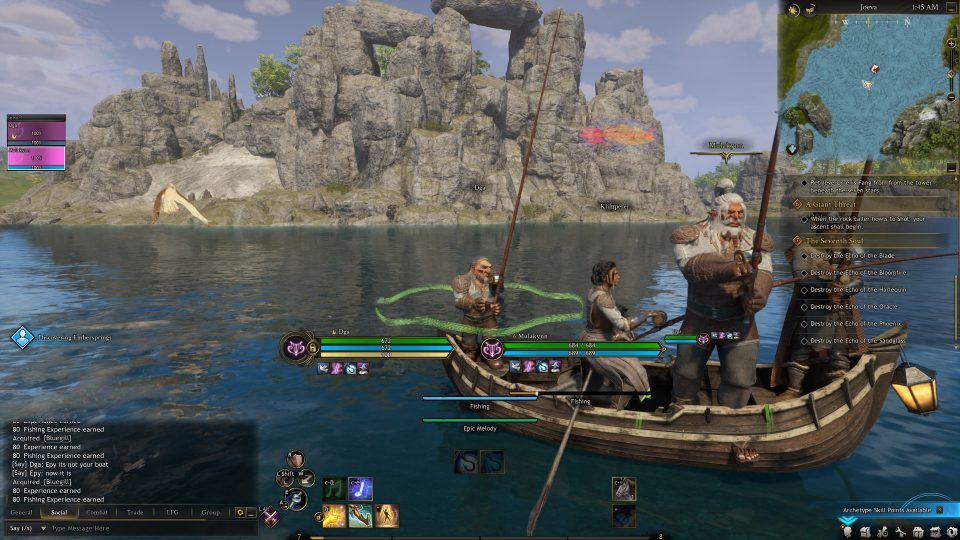Activate the green music note ability
This screenshot has width=960, height=540.
coord(333,489)
